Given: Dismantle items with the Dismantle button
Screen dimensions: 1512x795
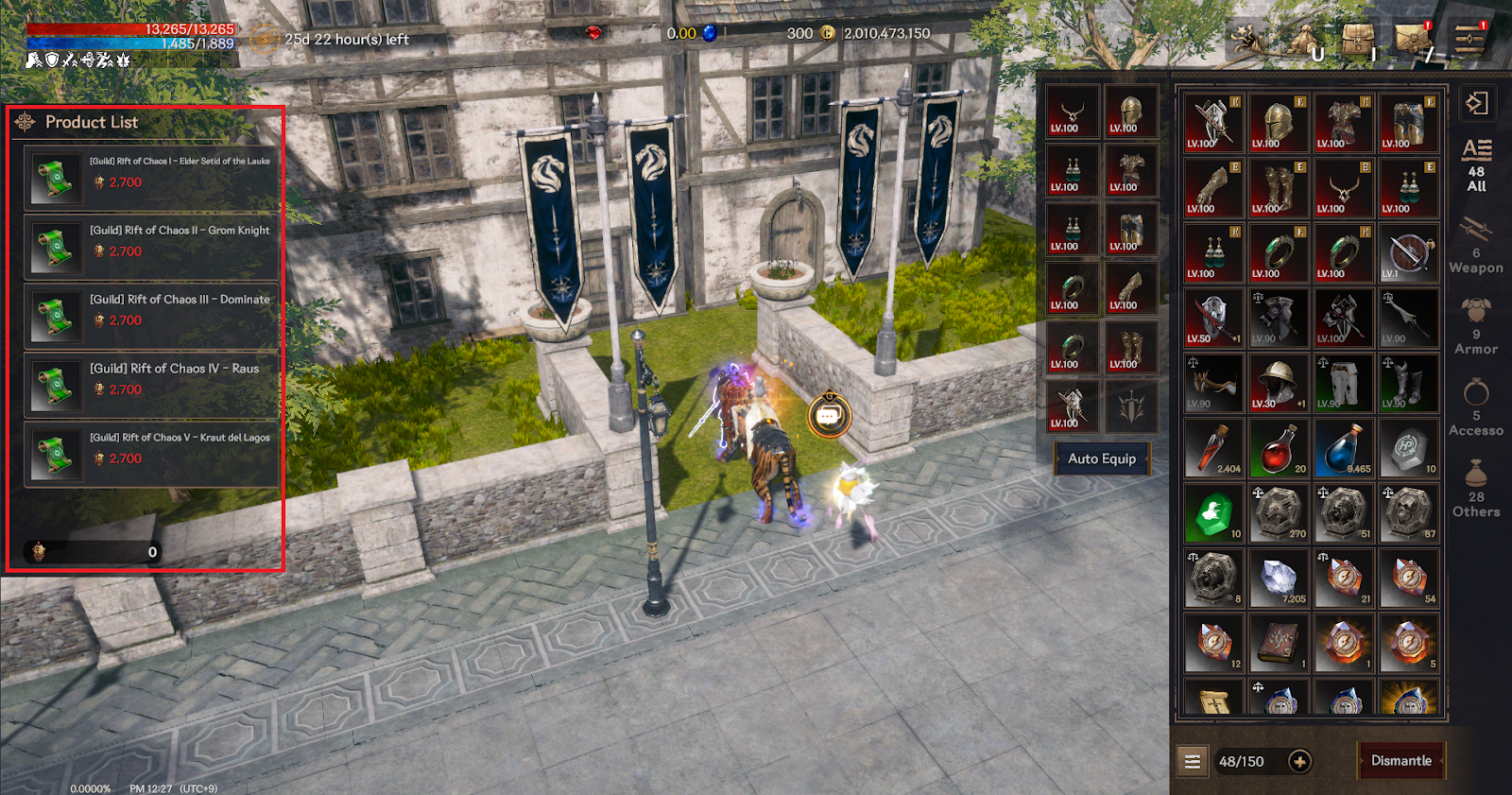Looking at the screenshot, I should point(1400,761).
